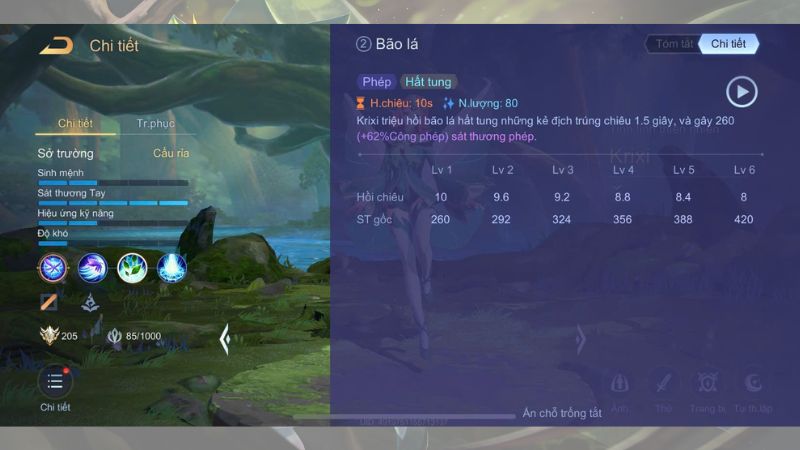Screen dimensions: 800x450
Task: Go back using the arrow beside Chi tiết
Action: 56,45
